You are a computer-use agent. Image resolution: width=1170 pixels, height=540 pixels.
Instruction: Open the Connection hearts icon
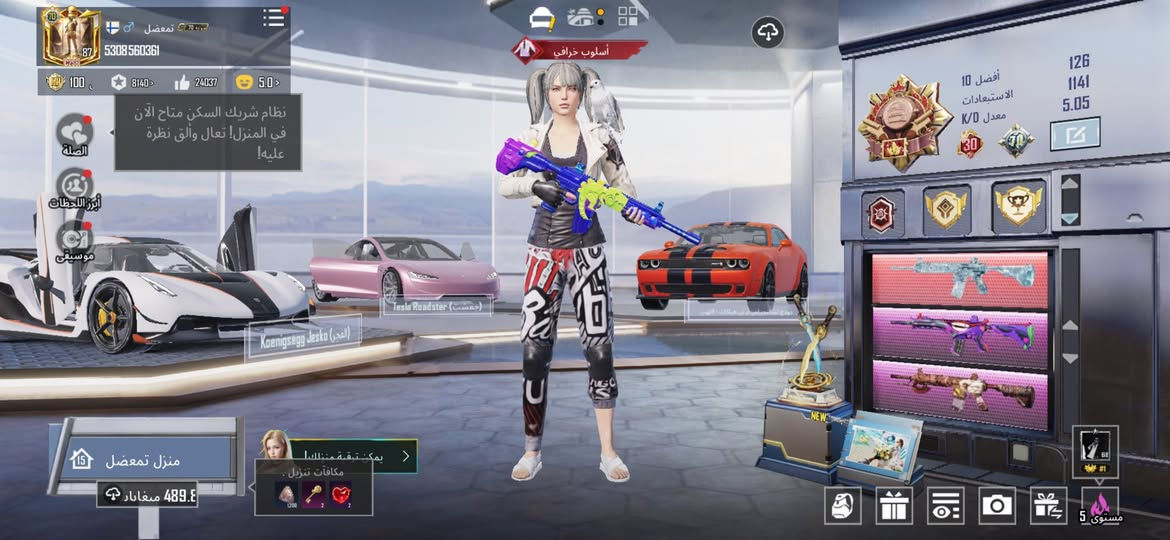[75, 133]
